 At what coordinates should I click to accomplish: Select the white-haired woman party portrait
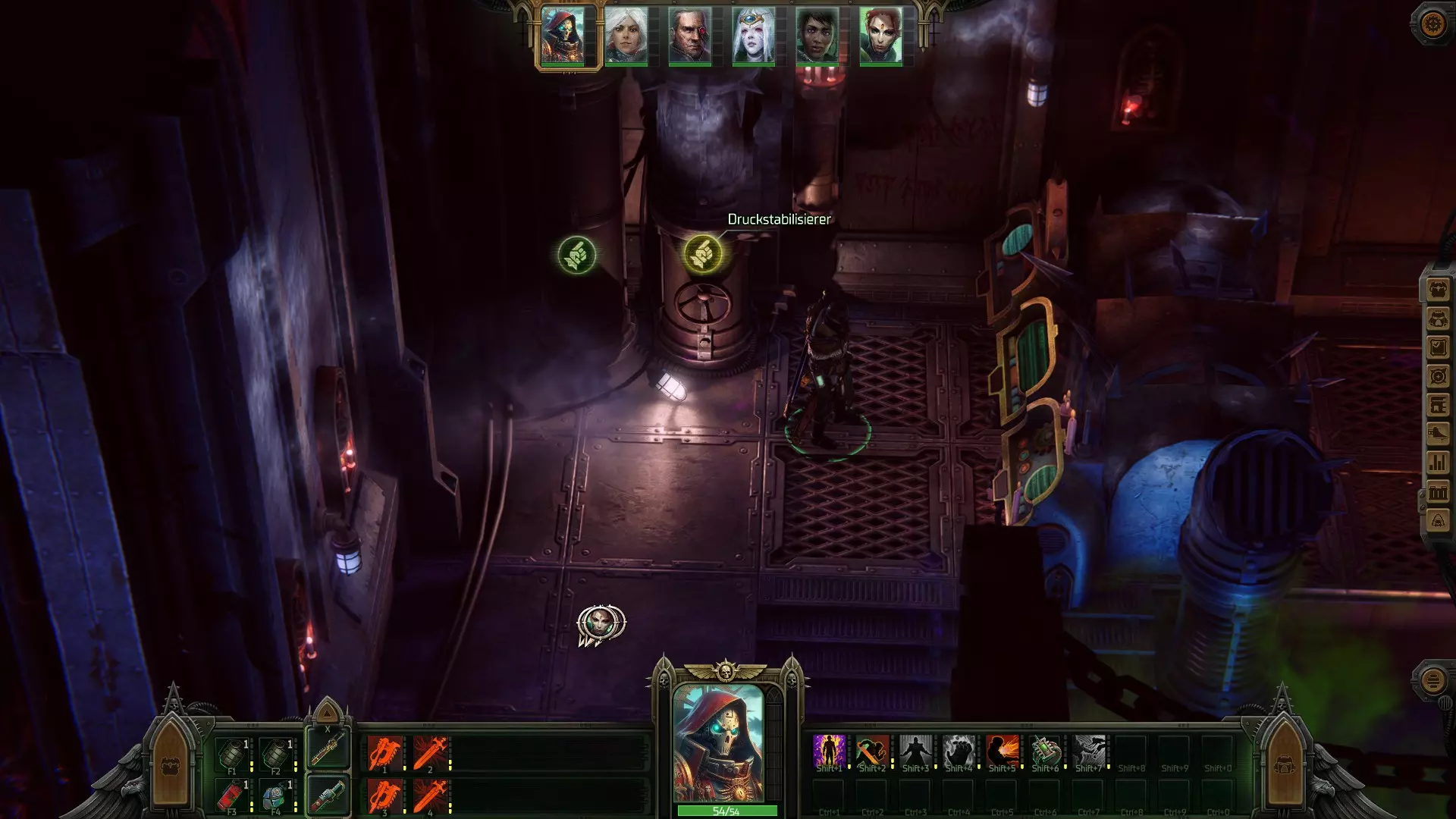coord(626,35)
